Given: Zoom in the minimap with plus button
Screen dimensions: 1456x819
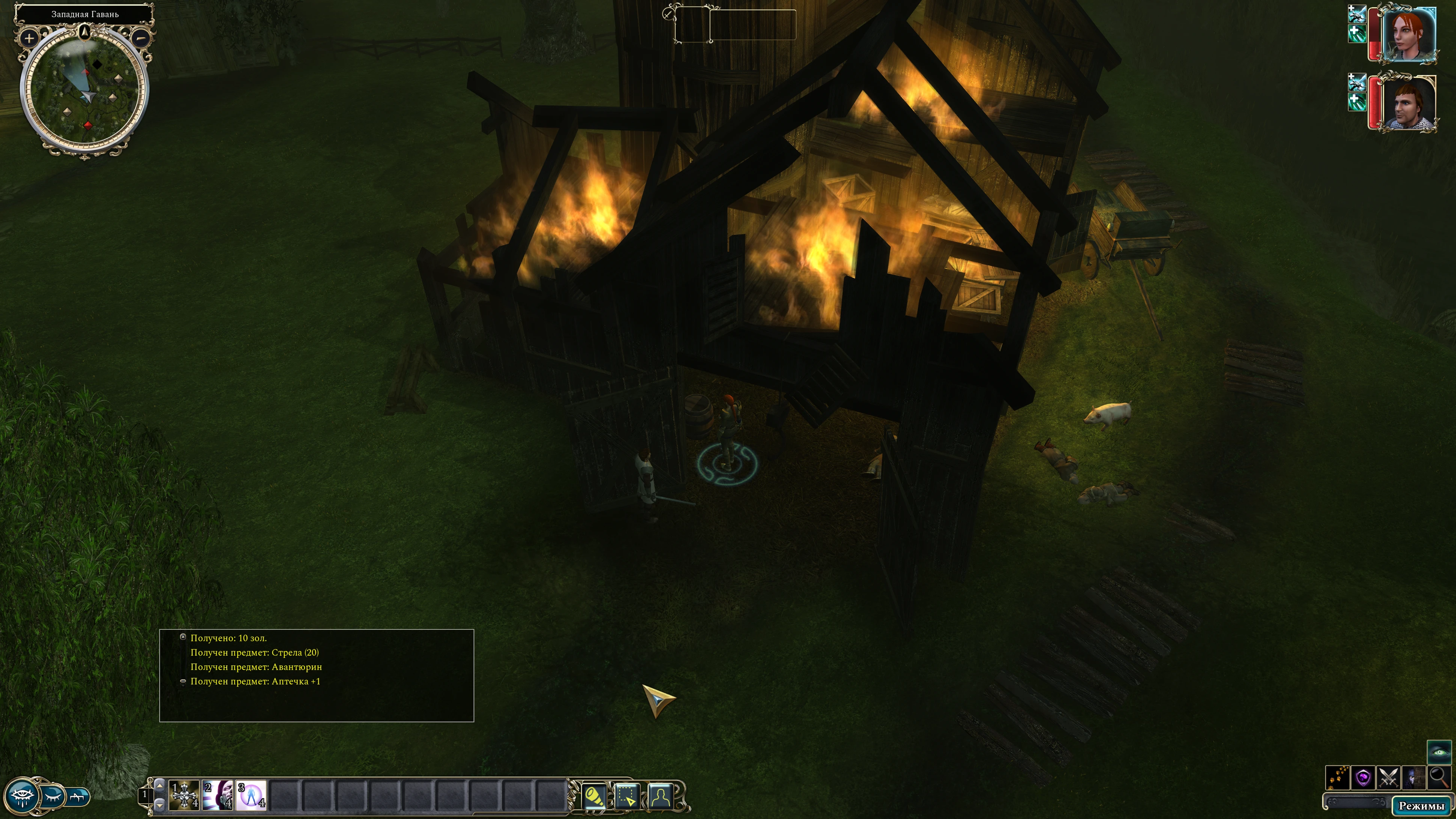Looking at the screenshot, I should 29,38.
